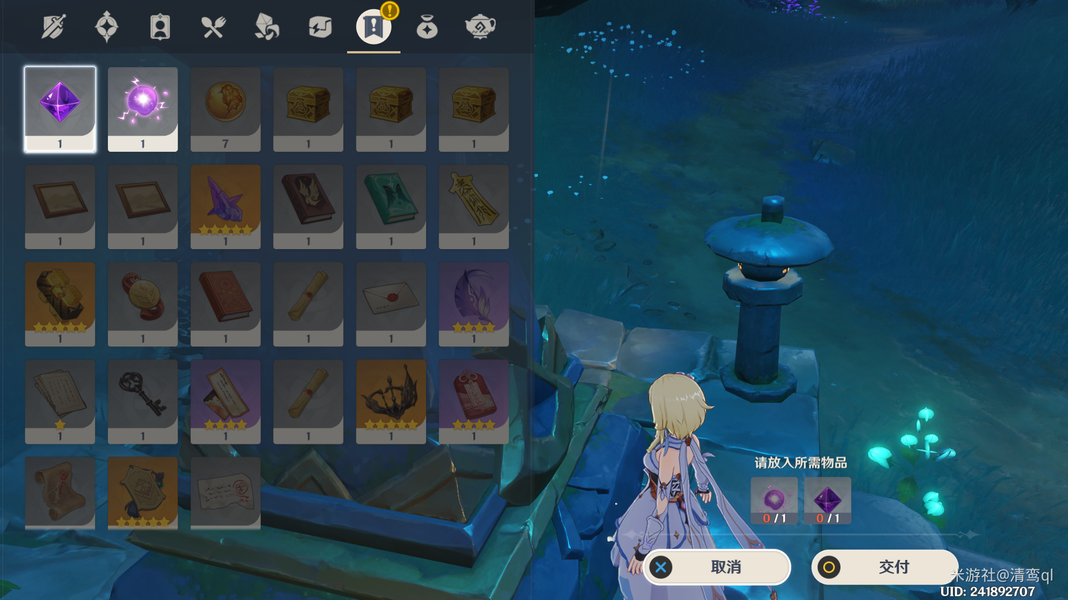
Task: Cancel with the 取消 button
Action: coord(717,567)
